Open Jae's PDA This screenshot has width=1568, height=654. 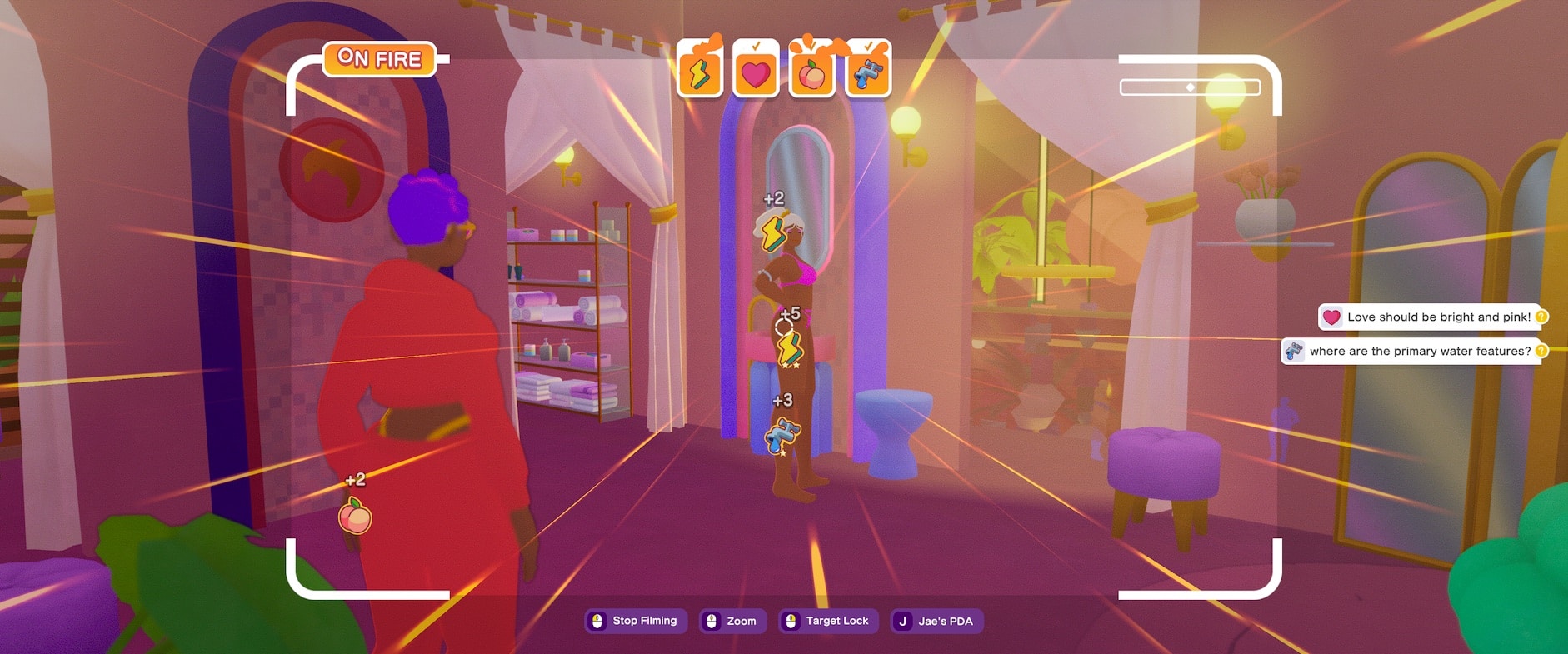point(937,621)
